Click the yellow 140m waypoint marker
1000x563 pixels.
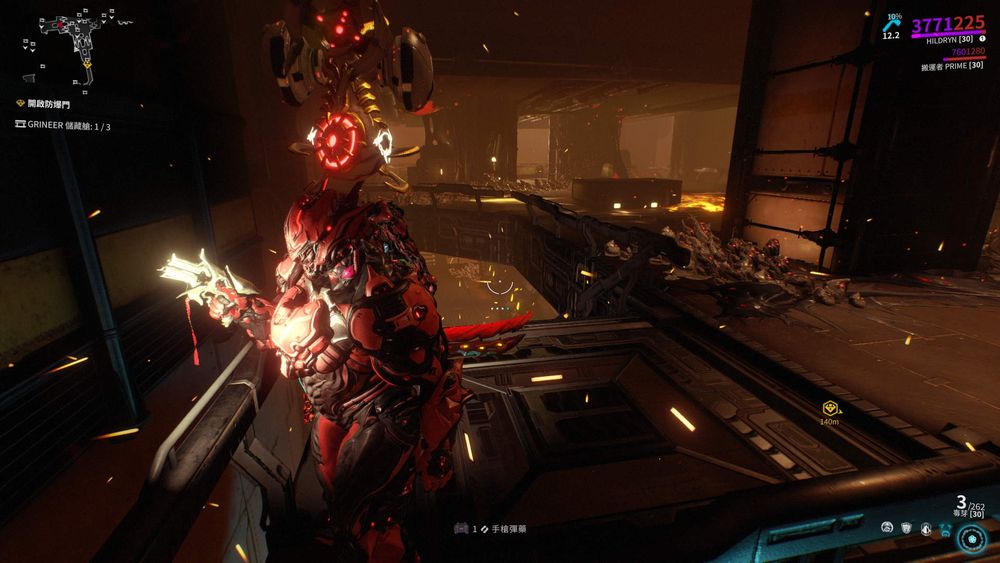(x=829, y=408)
